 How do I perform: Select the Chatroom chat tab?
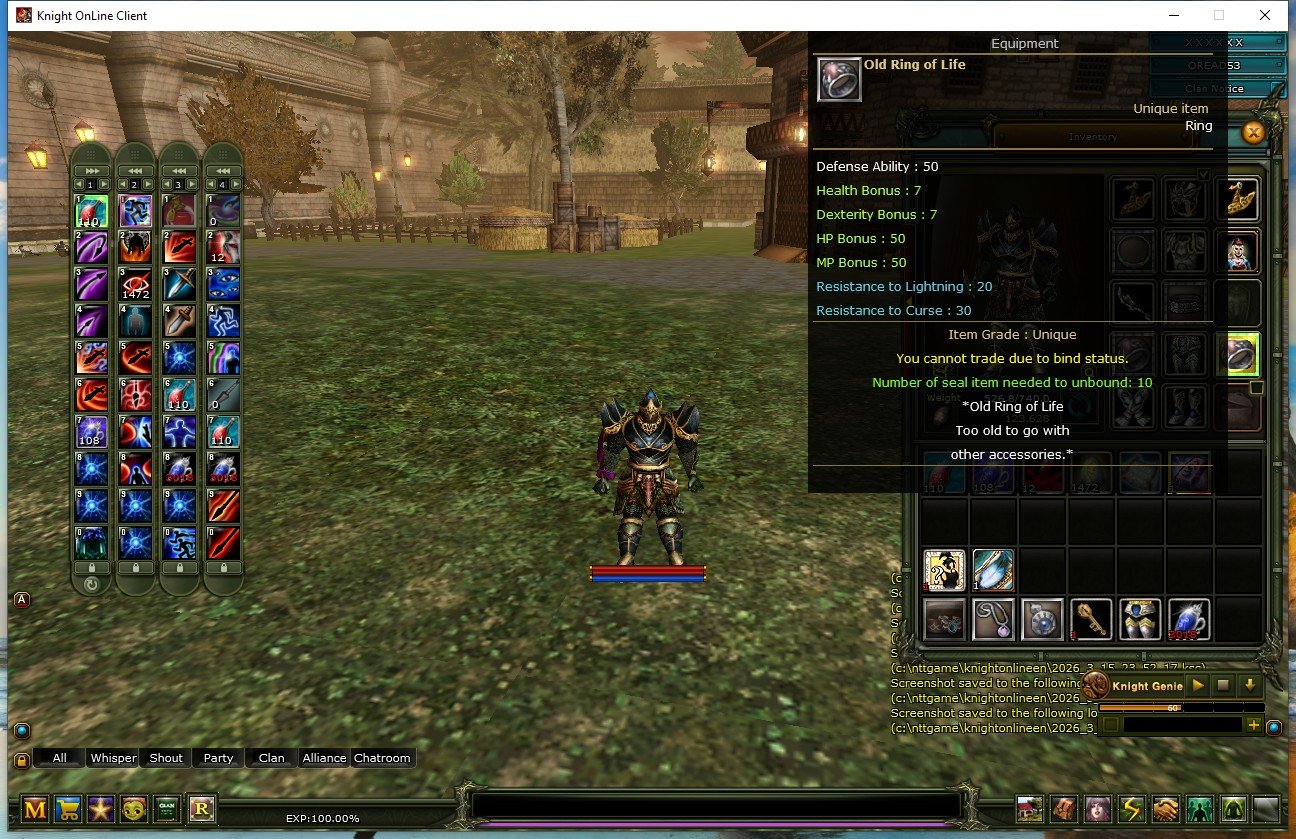click(x=383, y=758)
